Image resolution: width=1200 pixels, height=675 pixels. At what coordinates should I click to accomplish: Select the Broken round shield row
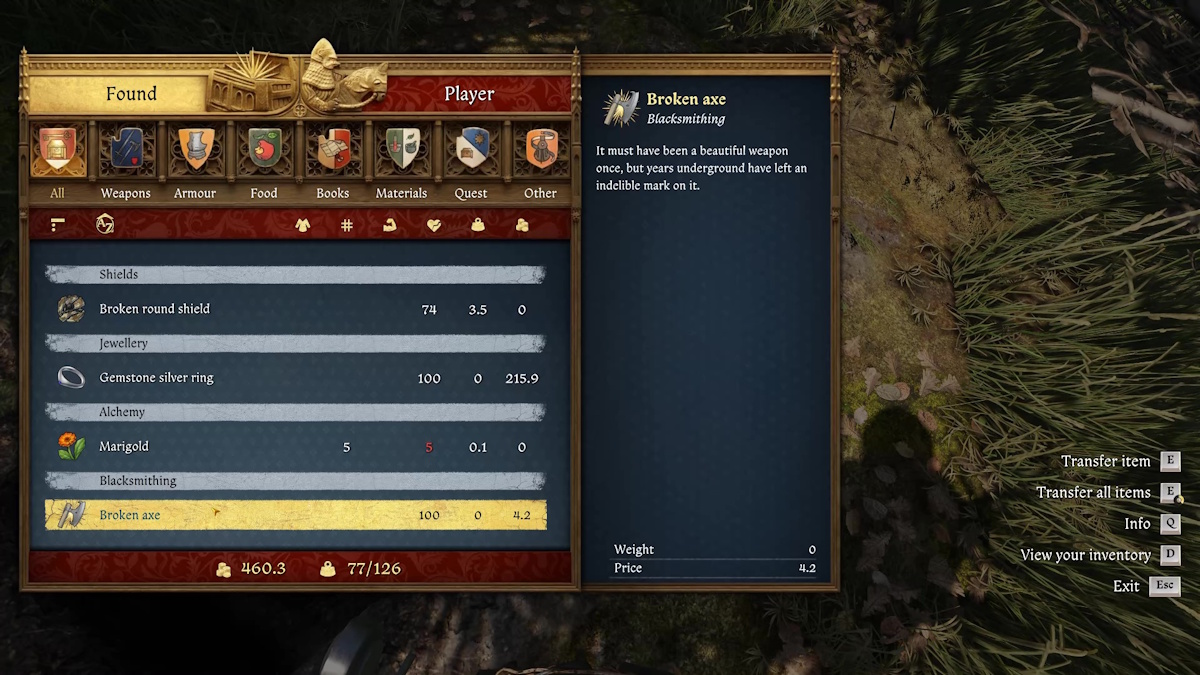(x=295, y=309)
